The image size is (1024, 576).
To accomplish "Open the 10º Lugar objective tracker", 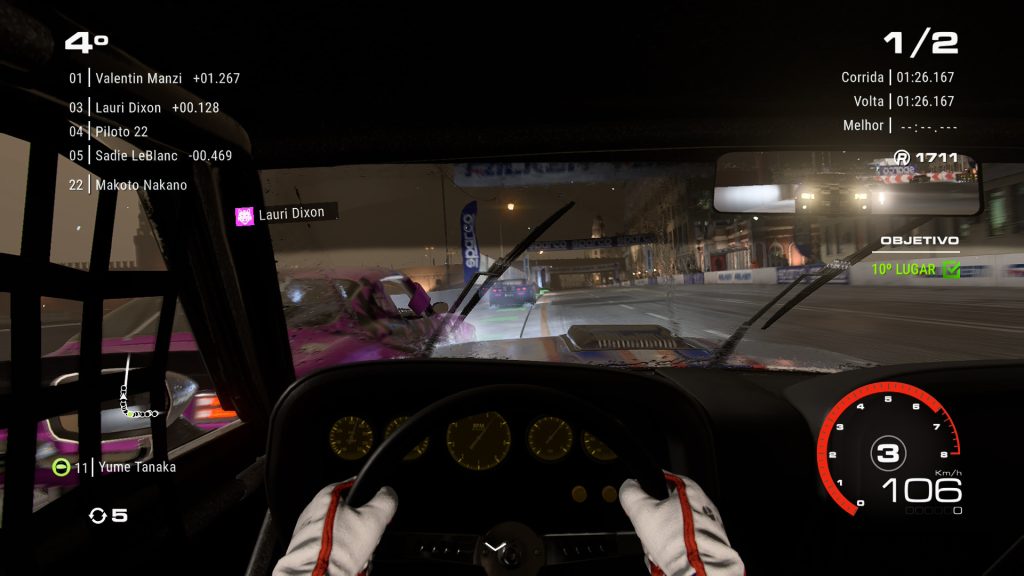I will coord(914,269).
